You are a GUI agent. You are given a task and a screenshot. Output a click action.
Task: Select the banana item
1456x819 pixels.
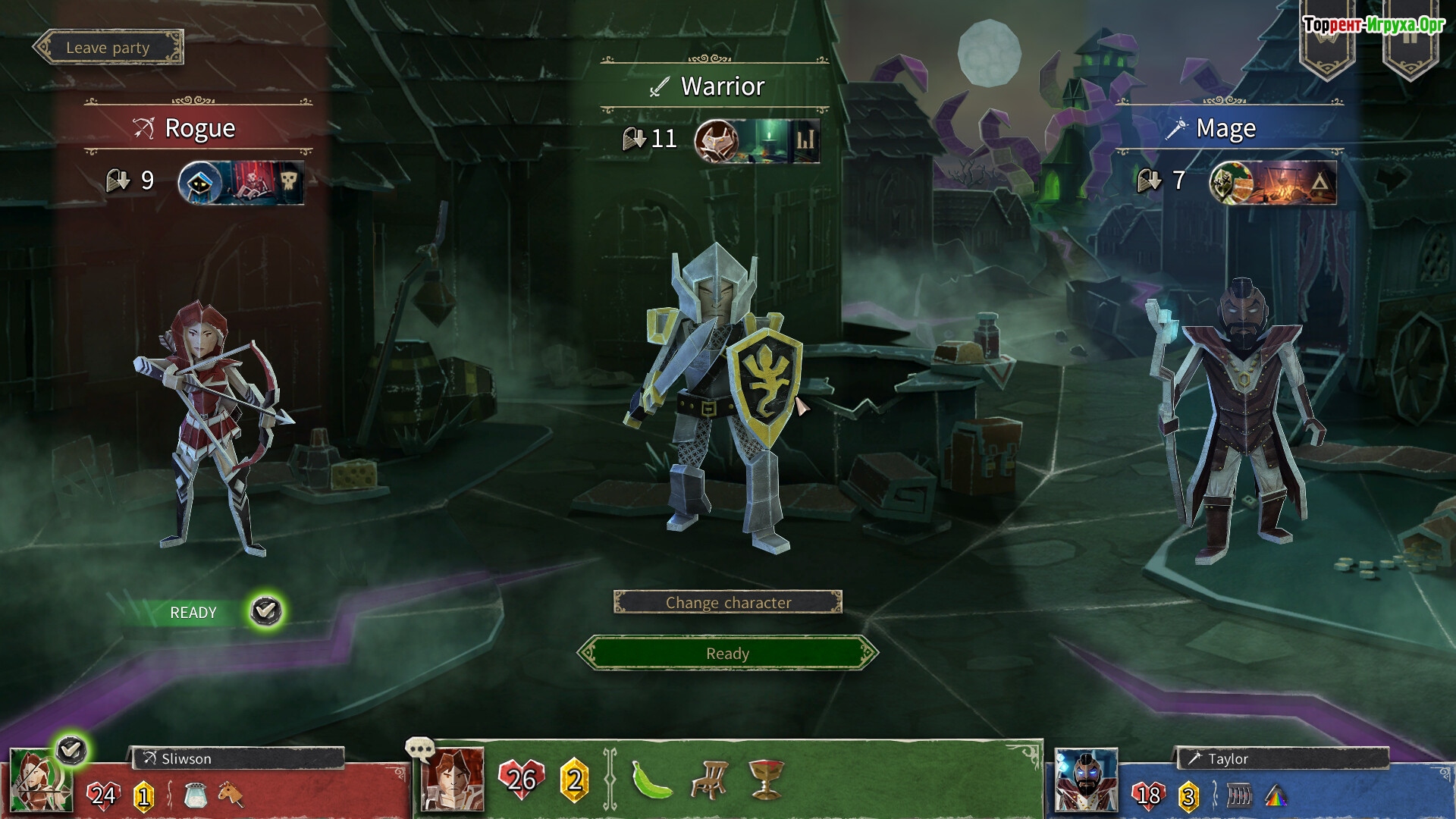pos(651,780)
